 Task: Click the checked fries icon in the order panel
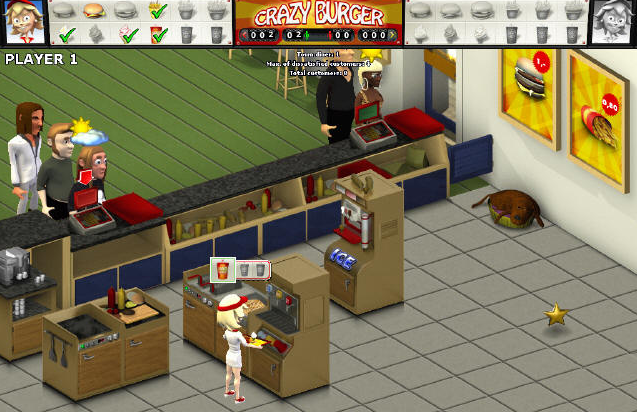[158, 11]
